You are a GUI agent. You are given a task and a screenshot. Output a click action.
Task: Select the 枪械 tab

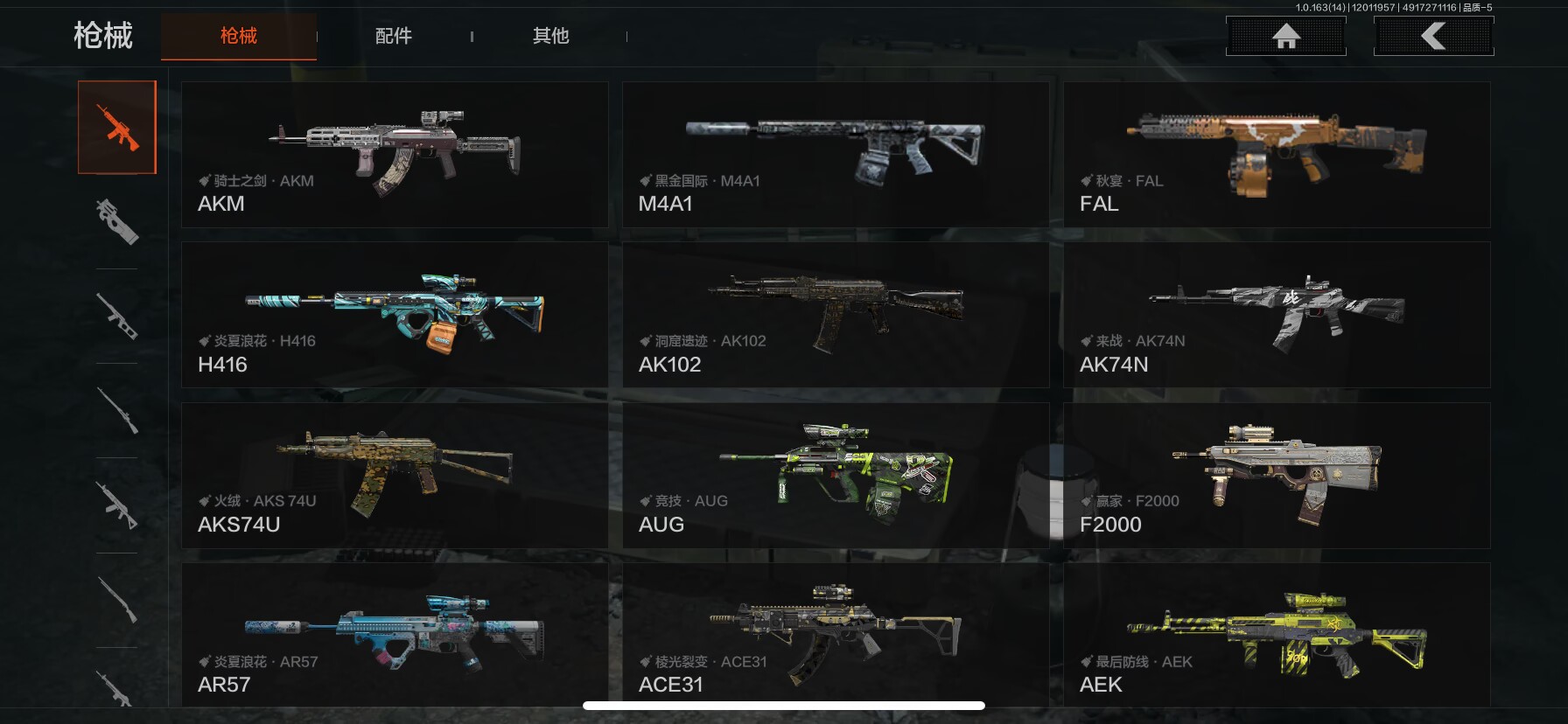pyautogui.click(x=239, y=36)
